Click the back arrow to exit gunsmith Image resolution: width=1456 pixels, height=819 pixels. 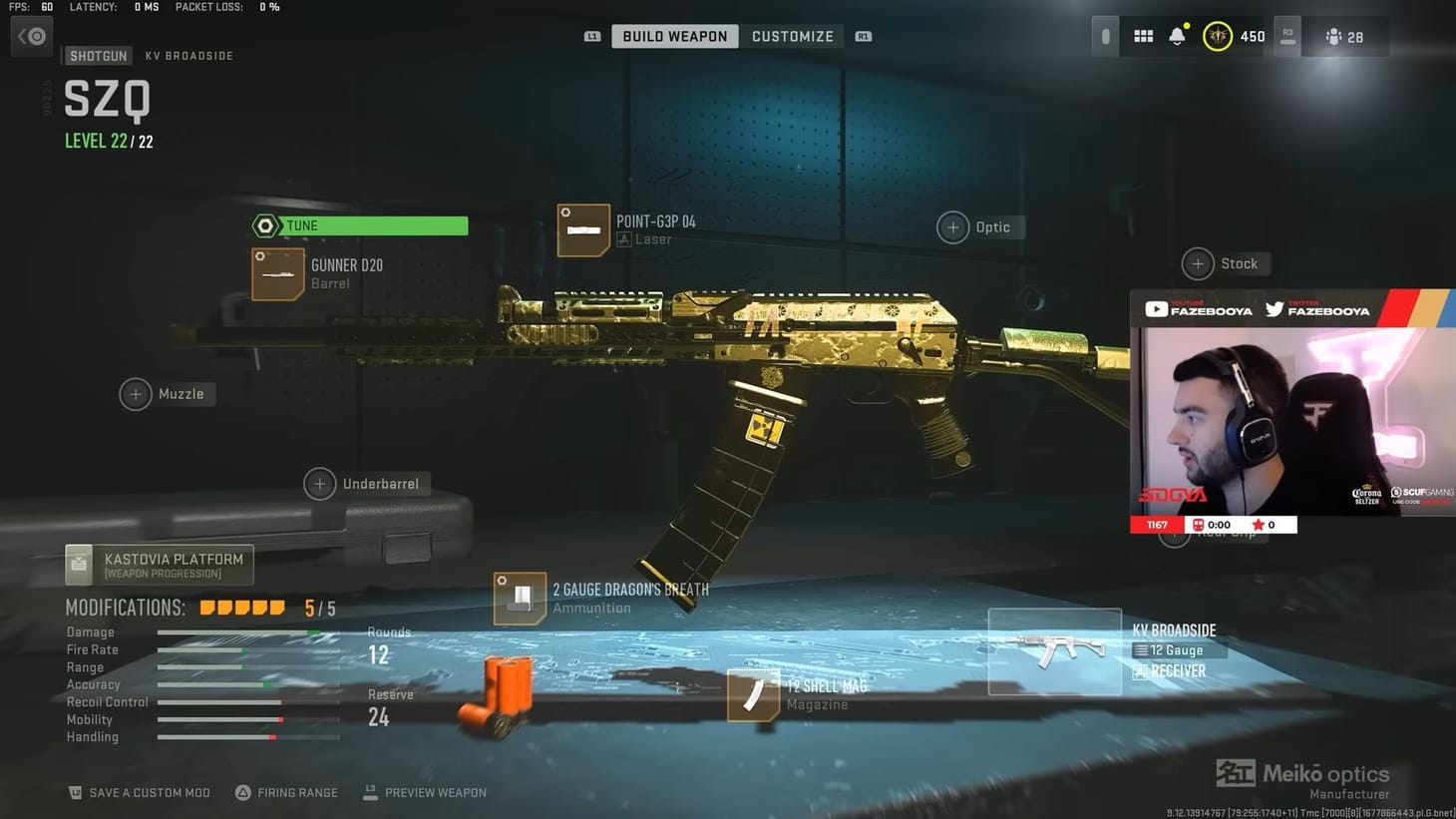click(31, 36)
